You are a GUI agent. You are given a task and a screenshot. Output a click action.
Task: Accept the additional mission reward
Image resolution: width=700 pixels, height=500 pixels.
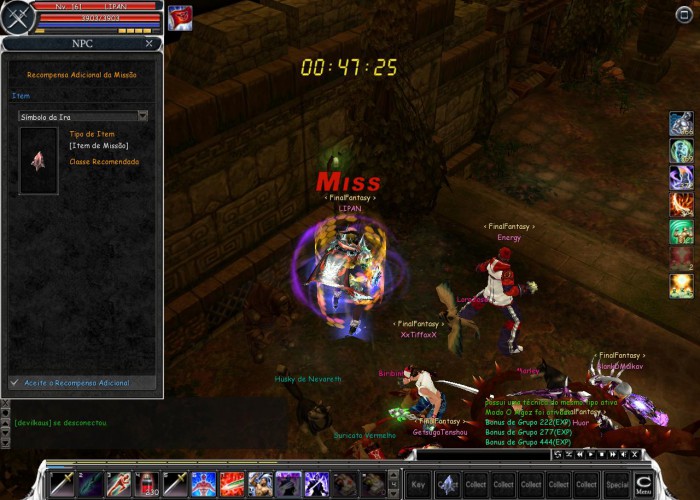click(x=82, y=383)
